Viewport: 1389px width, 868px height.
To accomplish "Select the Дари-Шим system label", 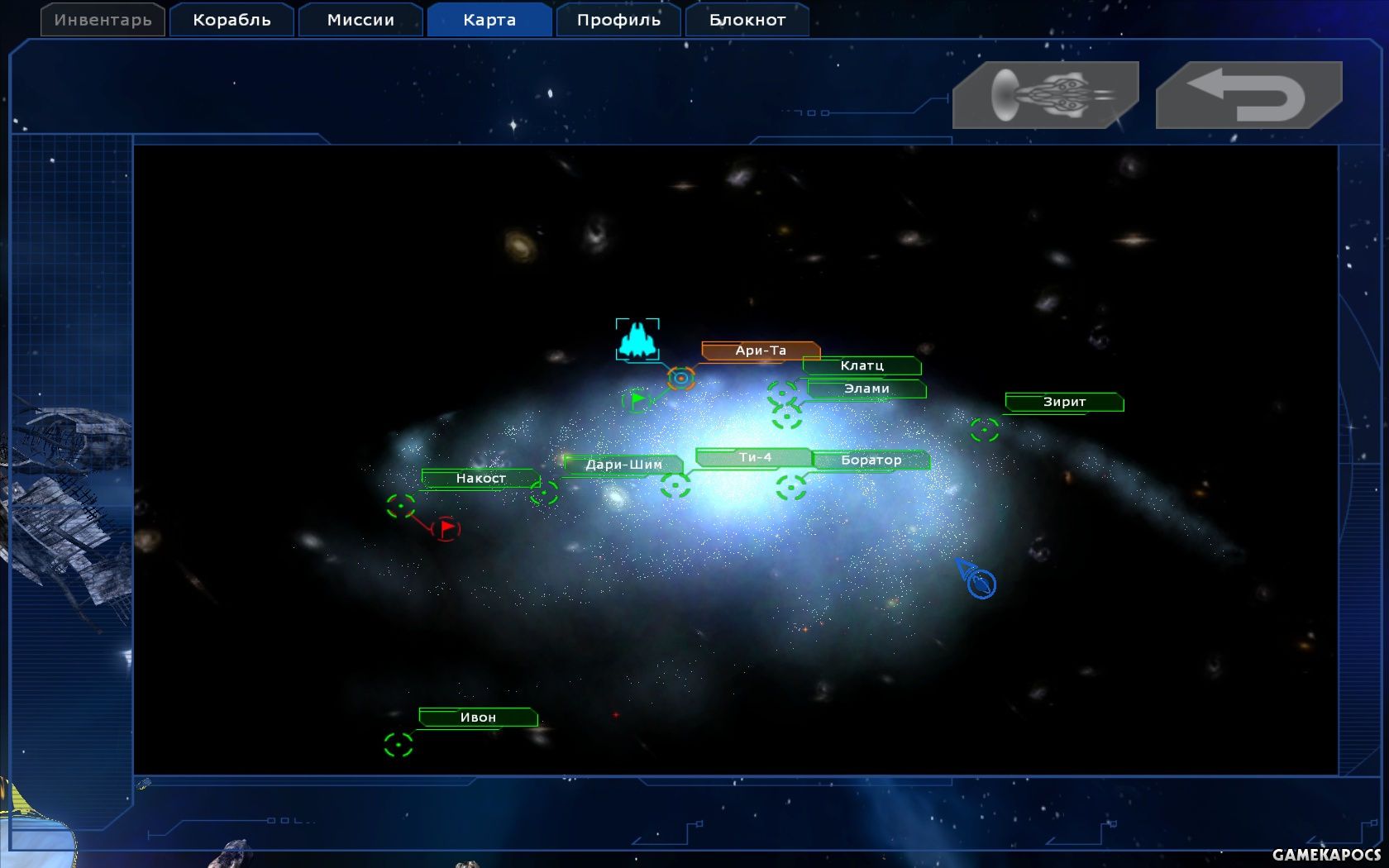I will click(623, 465).
